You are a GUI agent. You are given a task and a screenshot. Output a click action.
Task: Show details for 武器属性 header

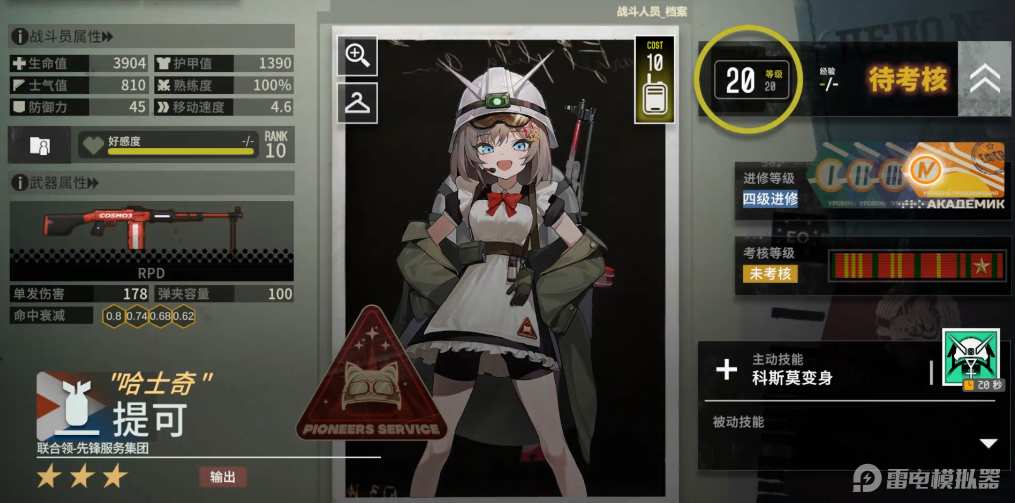(x=56, y=183)
